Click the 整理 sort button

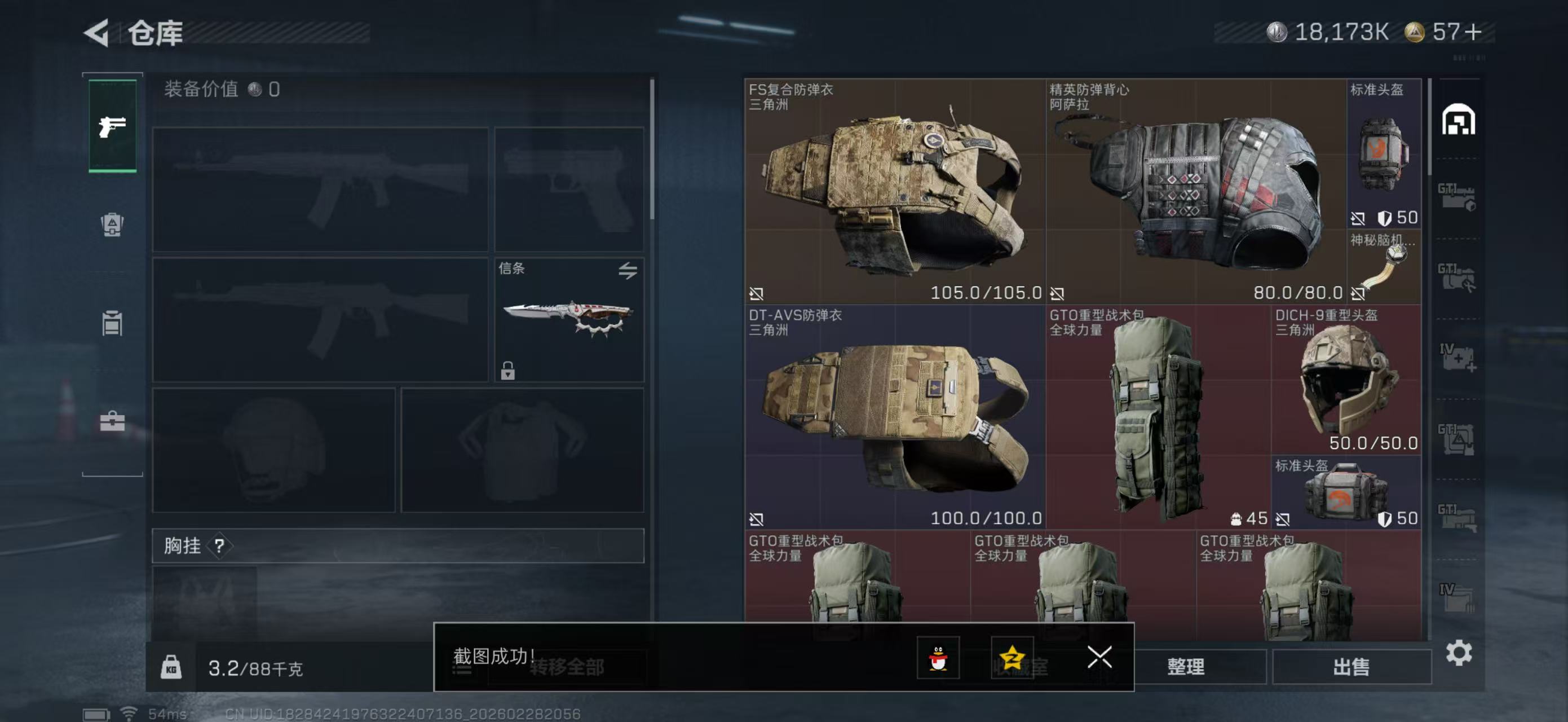coord(1186,667)
